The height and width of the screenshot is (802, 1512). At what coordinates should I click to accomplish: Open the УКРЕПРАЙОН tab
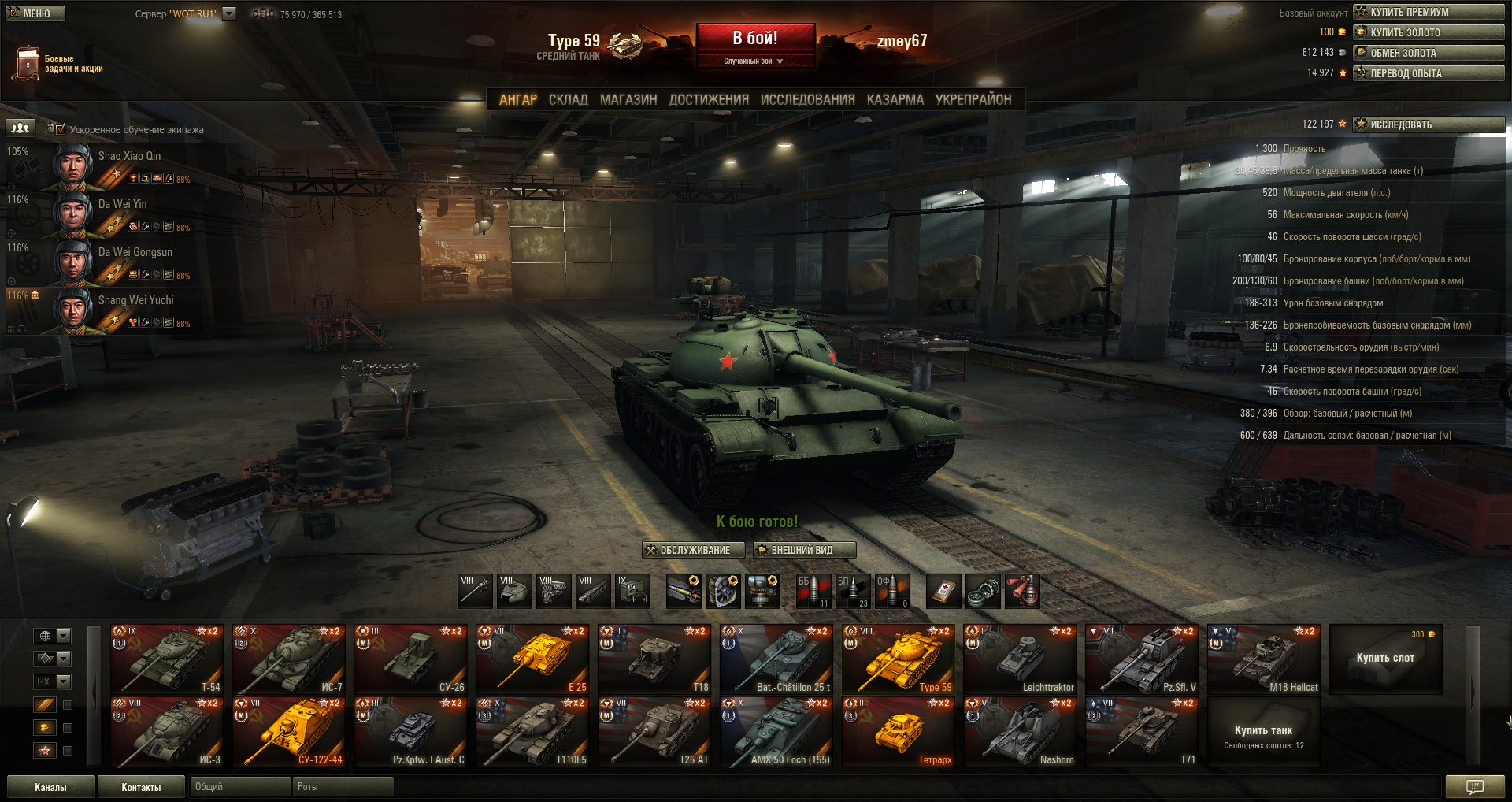[973, 100]
